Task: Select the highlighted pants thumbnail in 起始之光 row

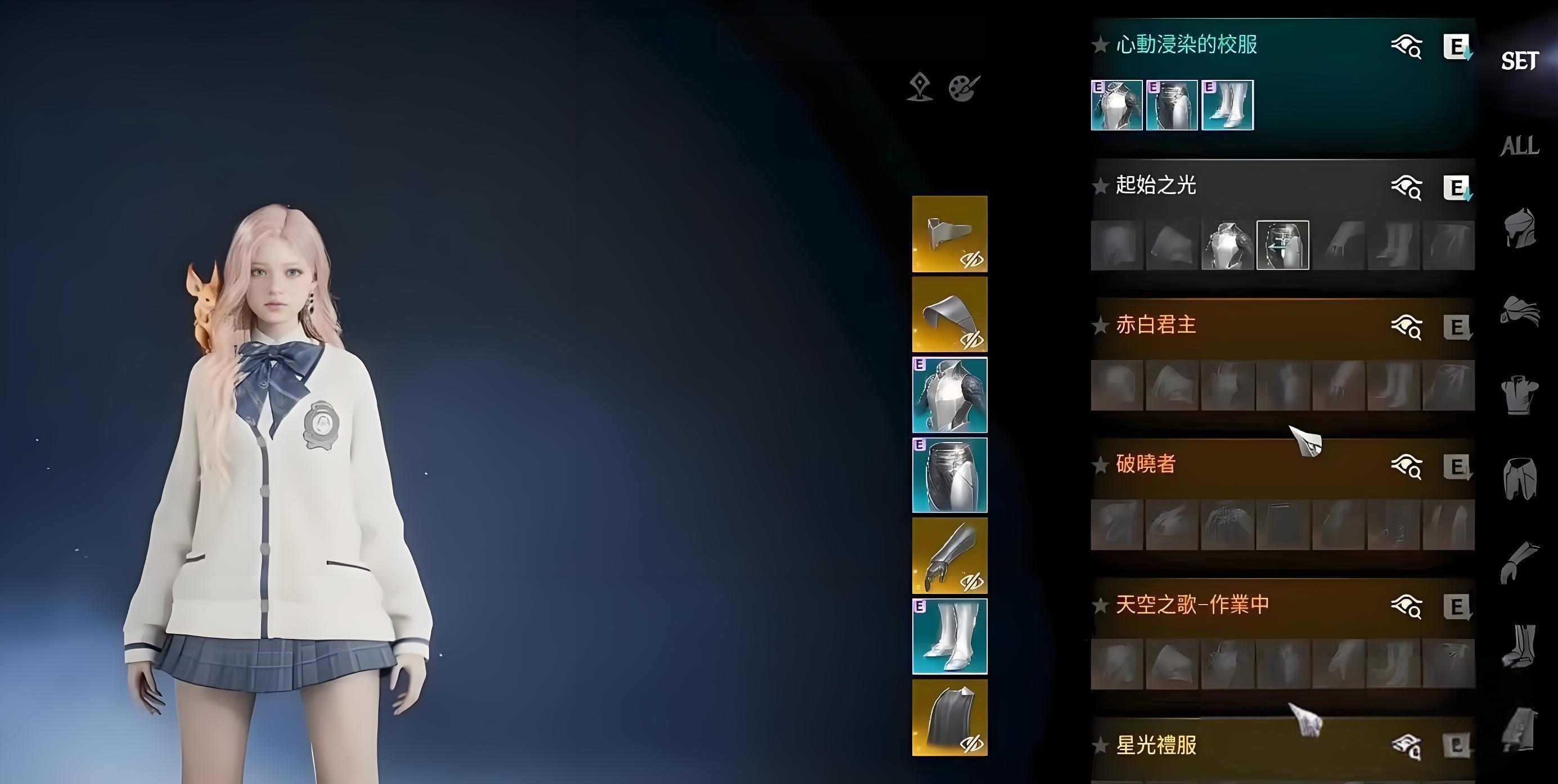Action: (x=1285, y=246)
